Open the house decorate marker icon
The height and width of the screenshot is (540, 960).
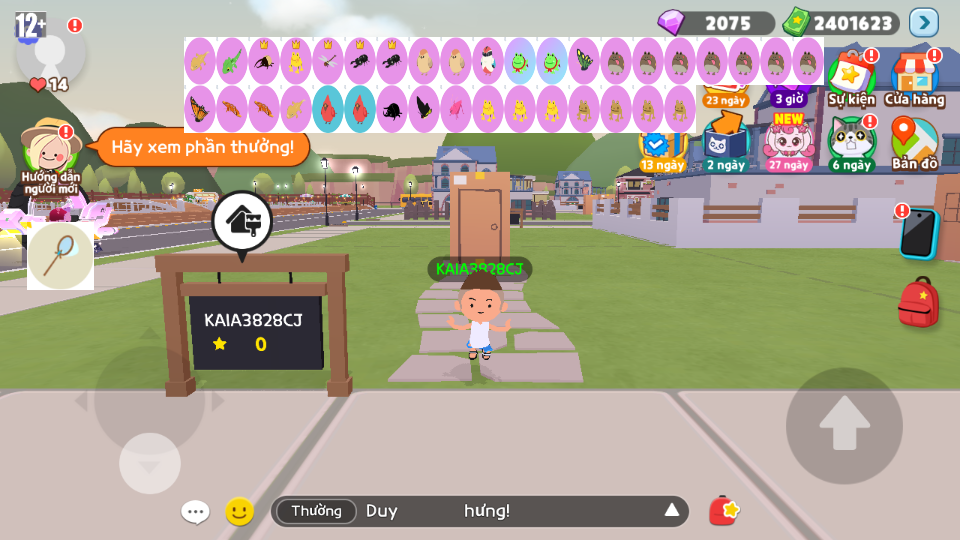tap(241, 220)
